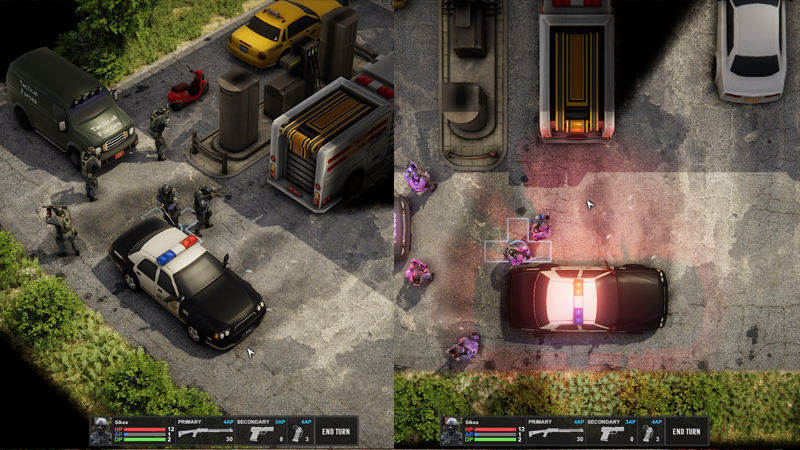Choose the secondary pistol in the top-down view HUD

point(611,434)
